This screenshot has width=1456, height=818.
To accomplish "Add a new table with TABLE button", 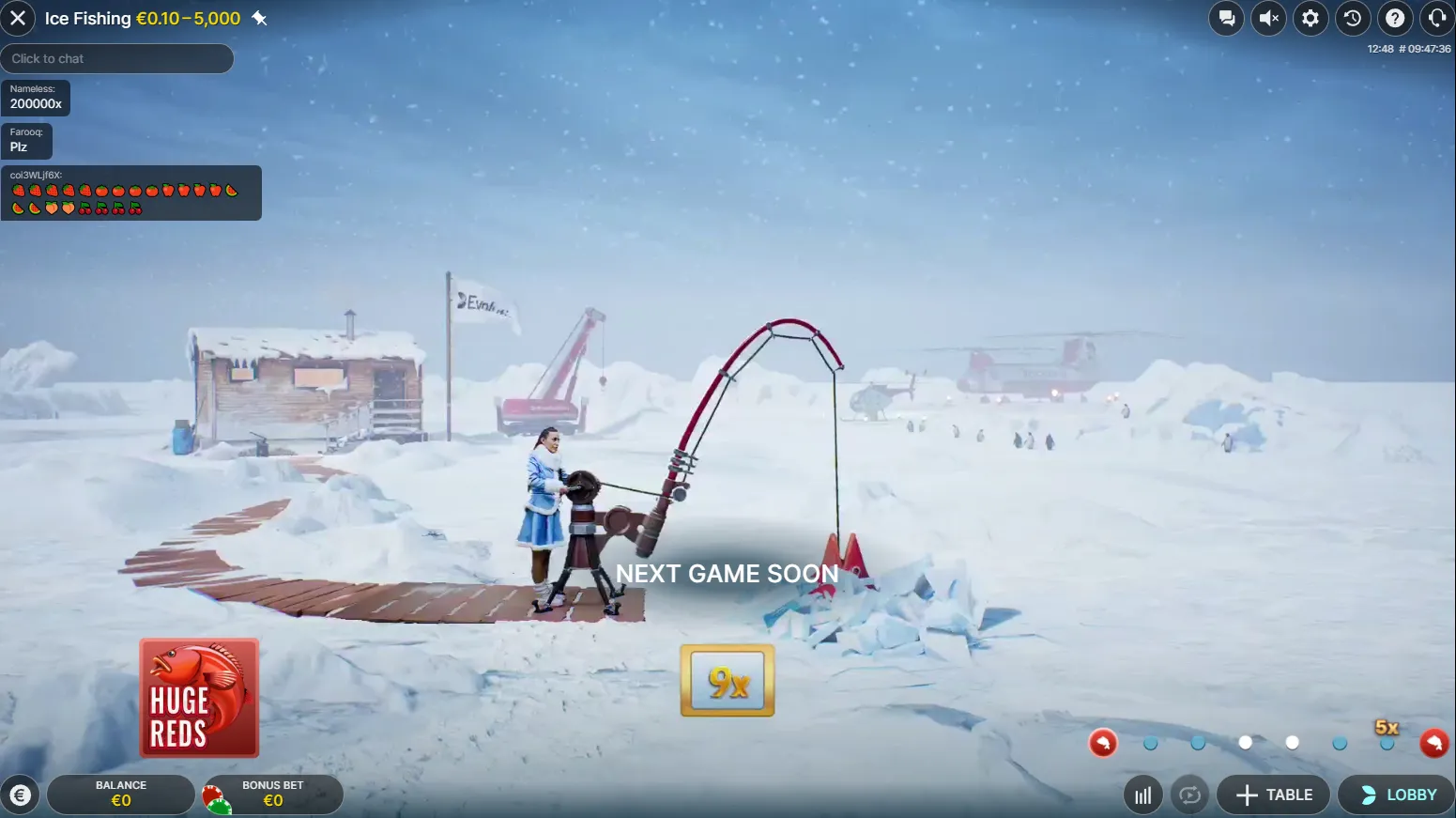I will pyautogui.click(x=1273, y=795).
